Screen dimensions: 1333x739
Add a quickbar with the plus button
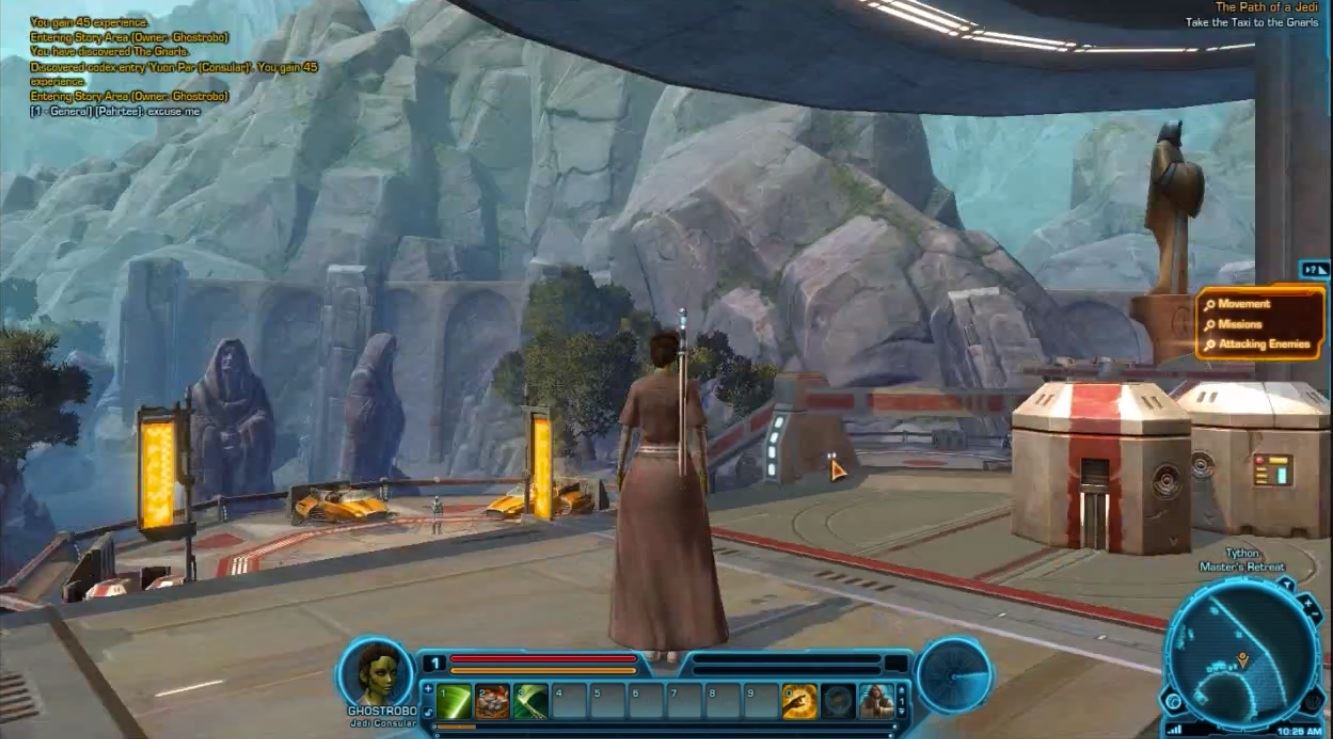click(x=429, y=688)
